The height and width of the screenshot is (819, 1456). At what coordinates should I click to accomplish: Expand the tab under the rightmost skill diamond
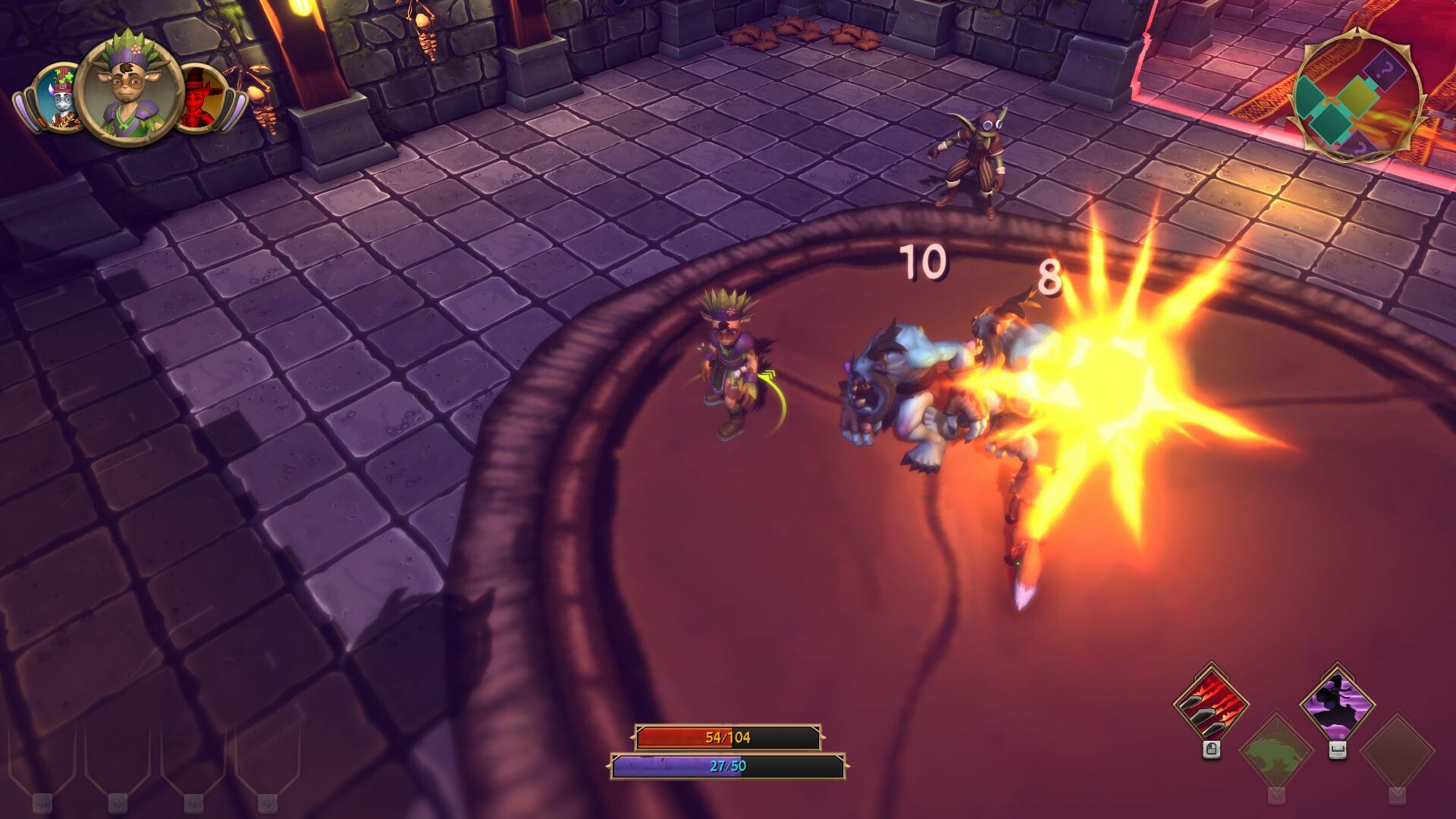tap(1397, 795)
